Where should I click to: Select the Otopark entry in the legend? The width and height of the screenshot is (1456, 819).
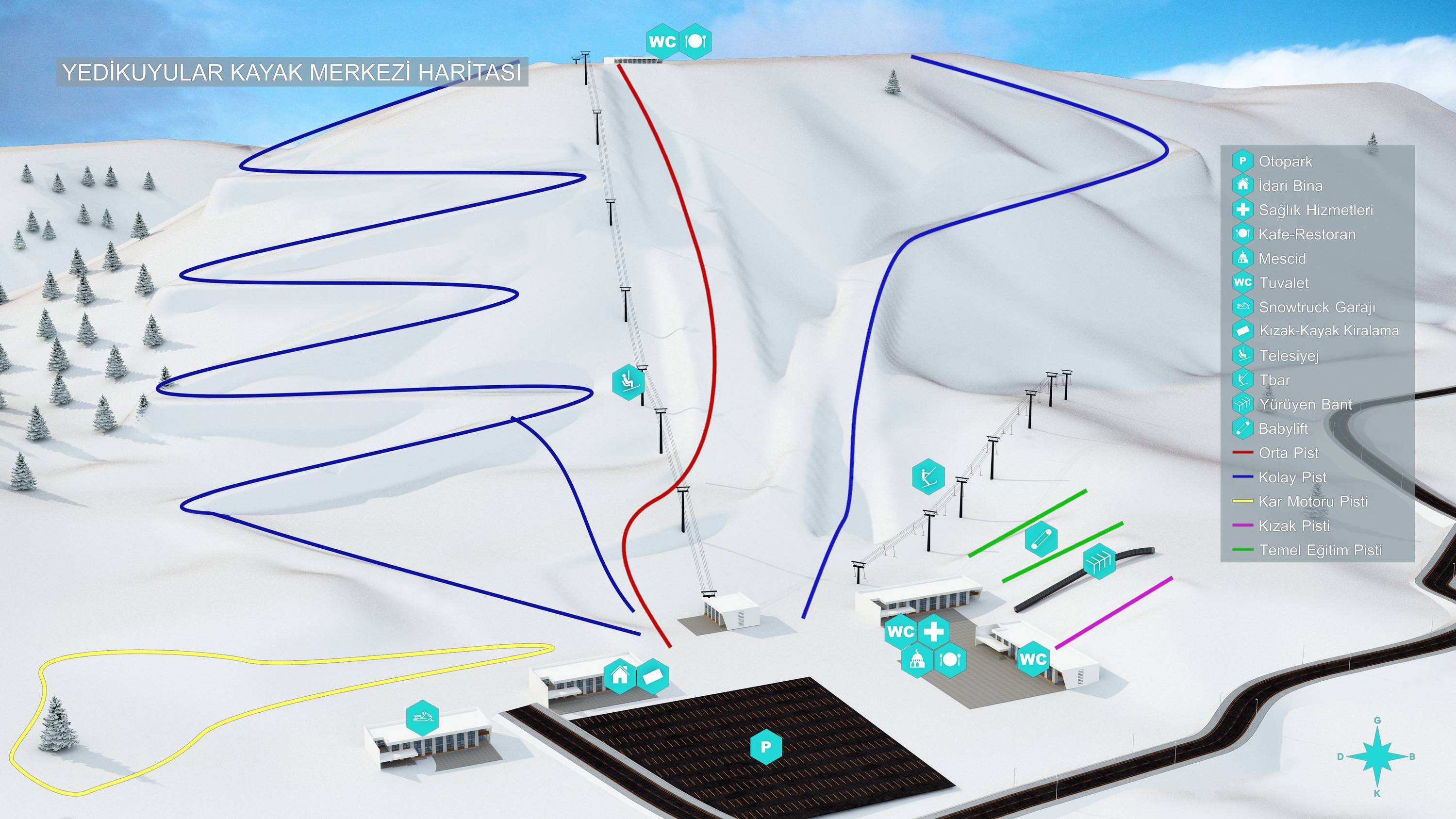click(x=1285, y=162)
